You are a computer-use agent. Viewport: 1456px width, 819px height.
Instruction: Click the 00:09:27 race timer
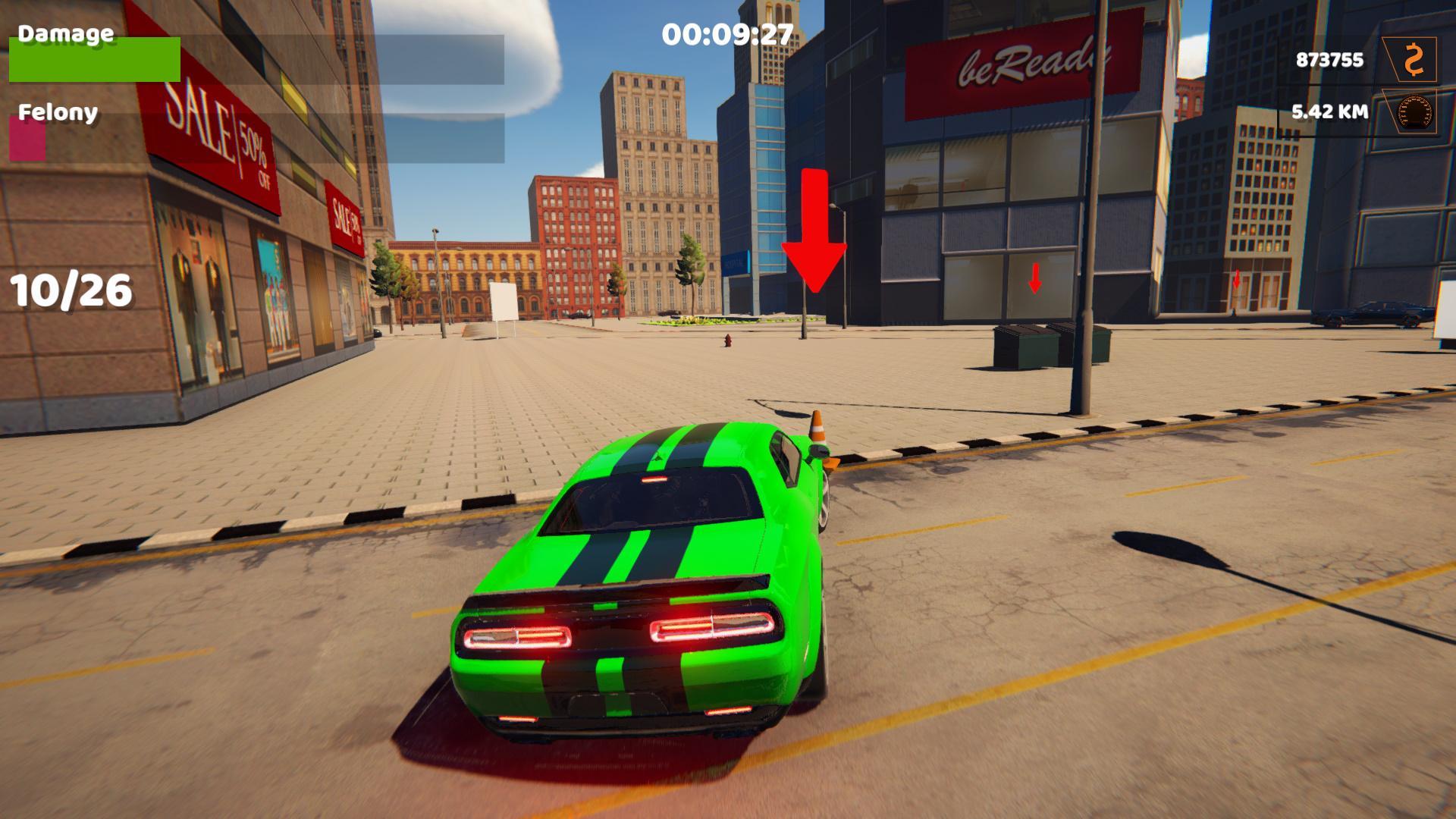[x=726, y=34]
